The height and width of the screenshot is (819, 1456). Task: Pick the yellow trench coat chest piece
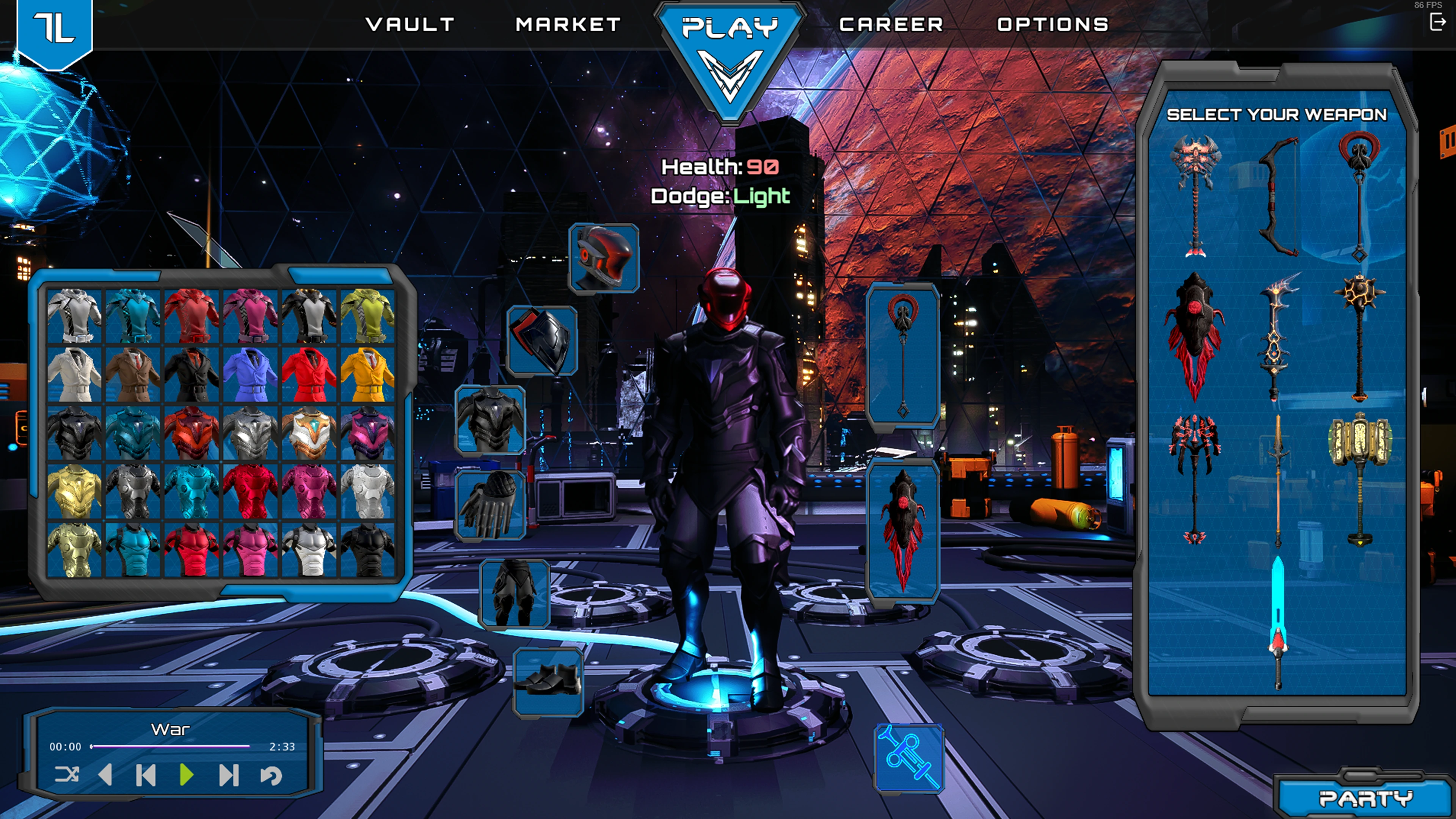tap(367, 374)
